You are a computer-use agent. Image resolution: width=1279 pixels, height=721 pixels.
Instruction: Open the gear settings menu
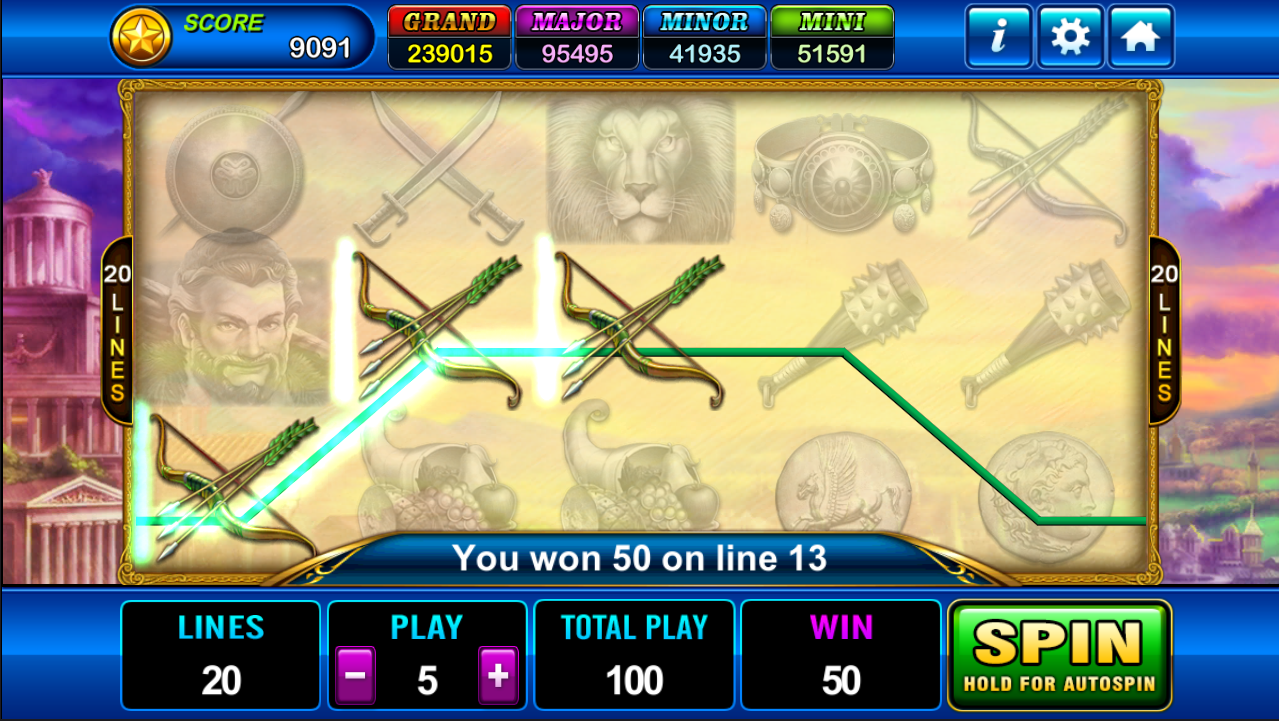[x=1070, y=37]
